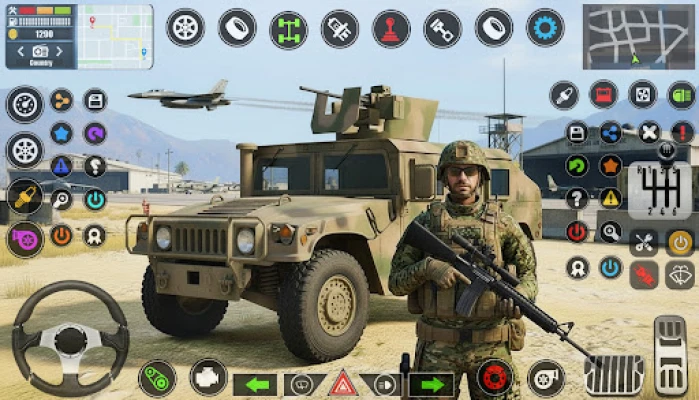Hit the wide brake pedal
This screenshot has height=400, width=699.
[614, 375]
